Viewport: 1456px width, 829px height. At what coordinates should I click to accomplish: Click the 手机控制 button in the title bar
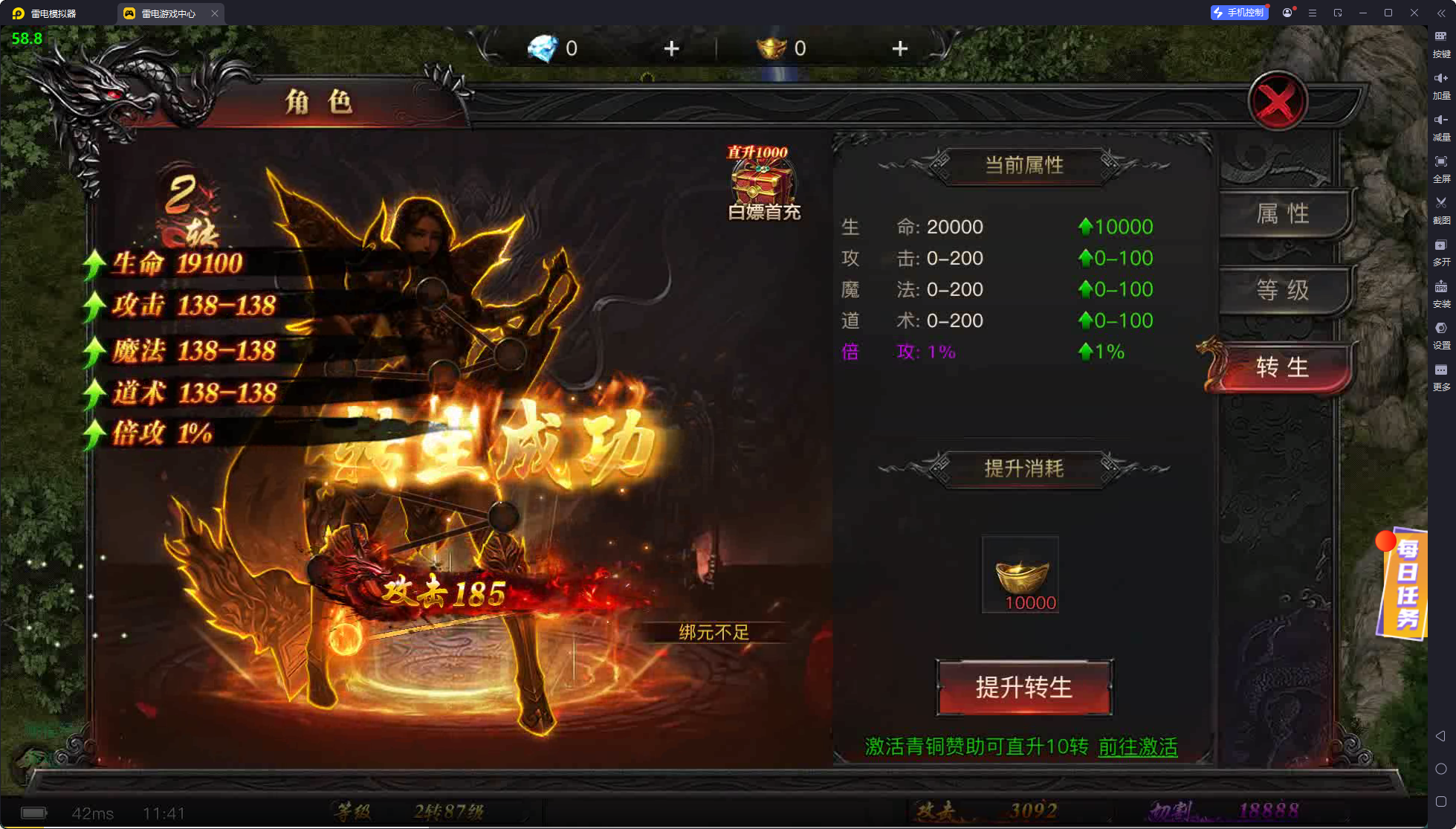[1238, 12]
